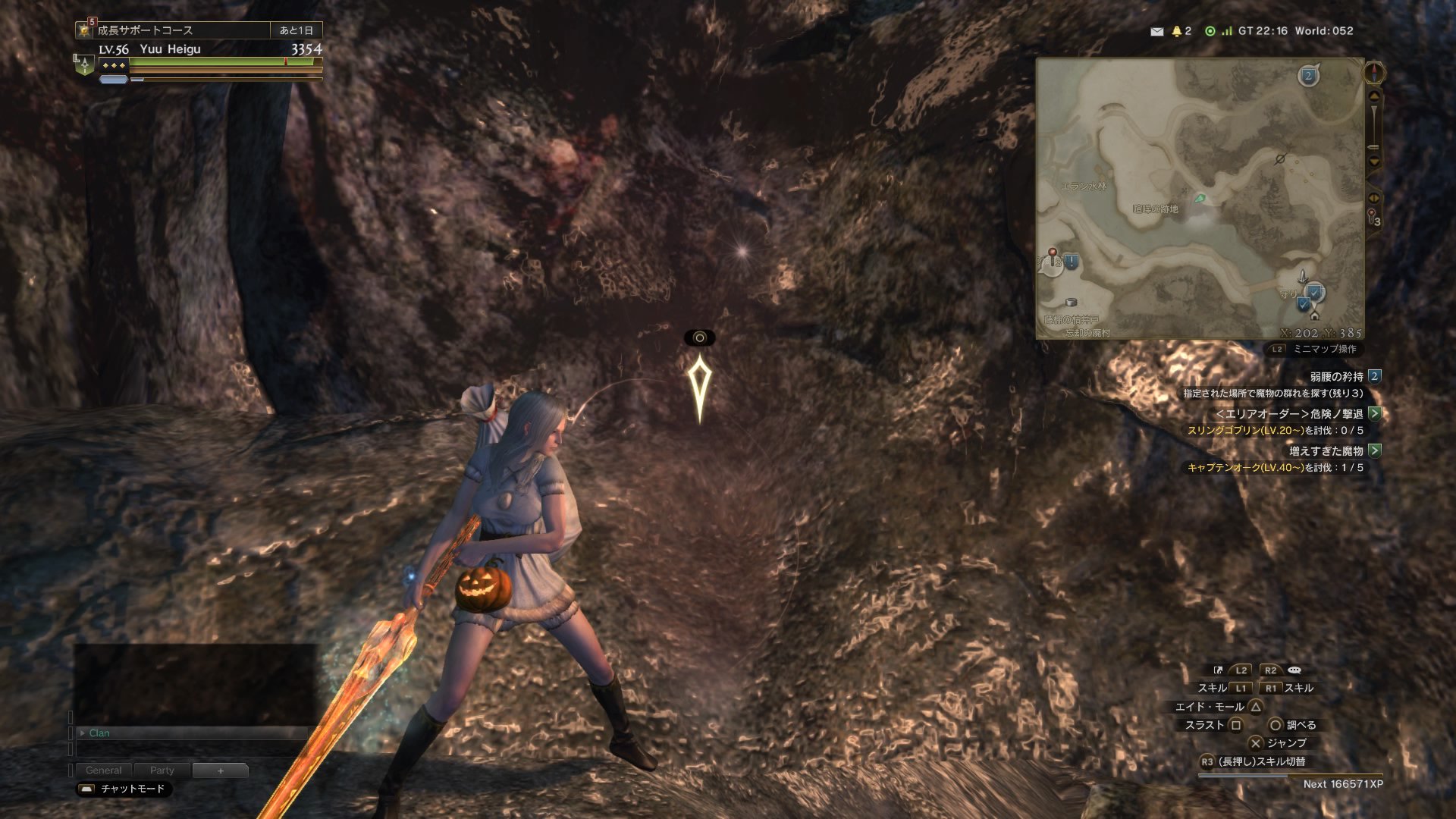Click the quest marker numbered 2 on minimap
Image resolution: width=1456 pixels, height=819 pixels.
(x=1308, y=76)
